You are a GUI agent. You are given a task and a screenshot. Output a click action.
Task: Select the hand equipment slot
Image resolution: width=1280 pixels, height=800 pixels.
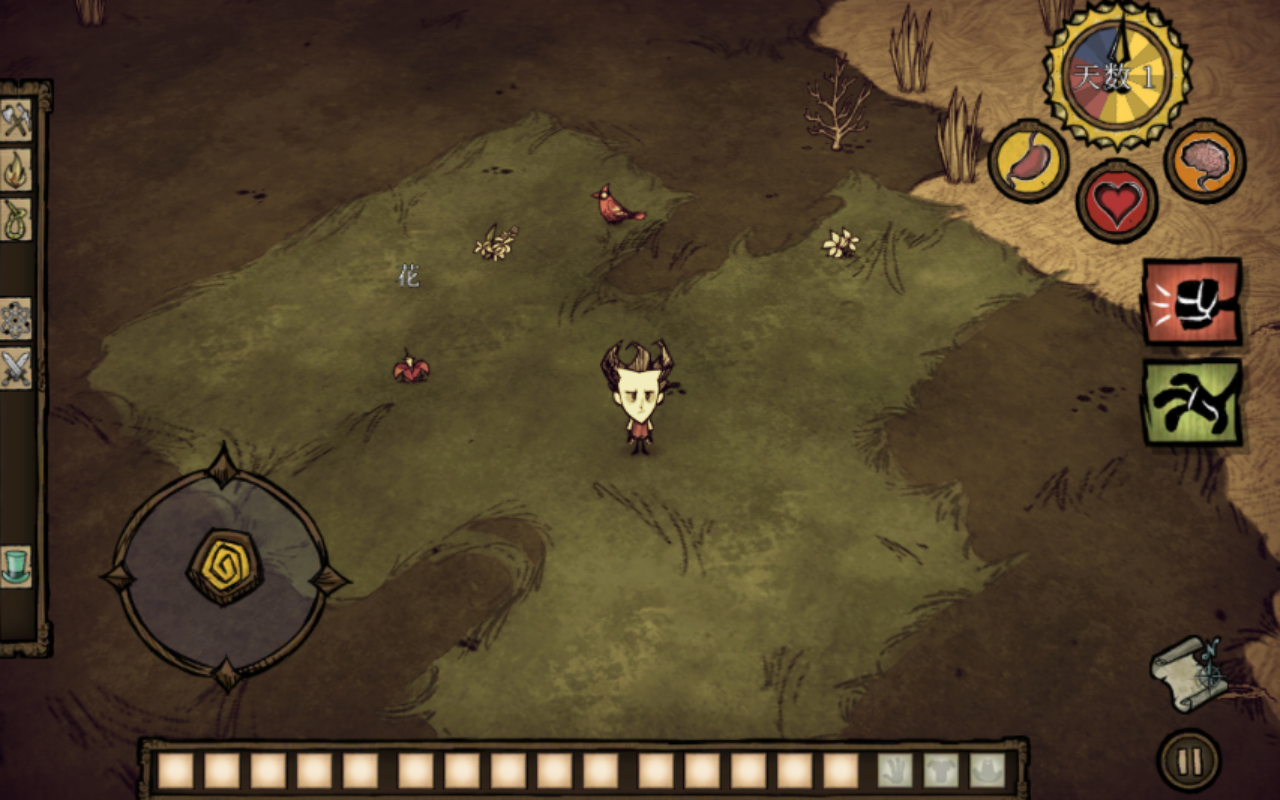(x=895, y=770)
